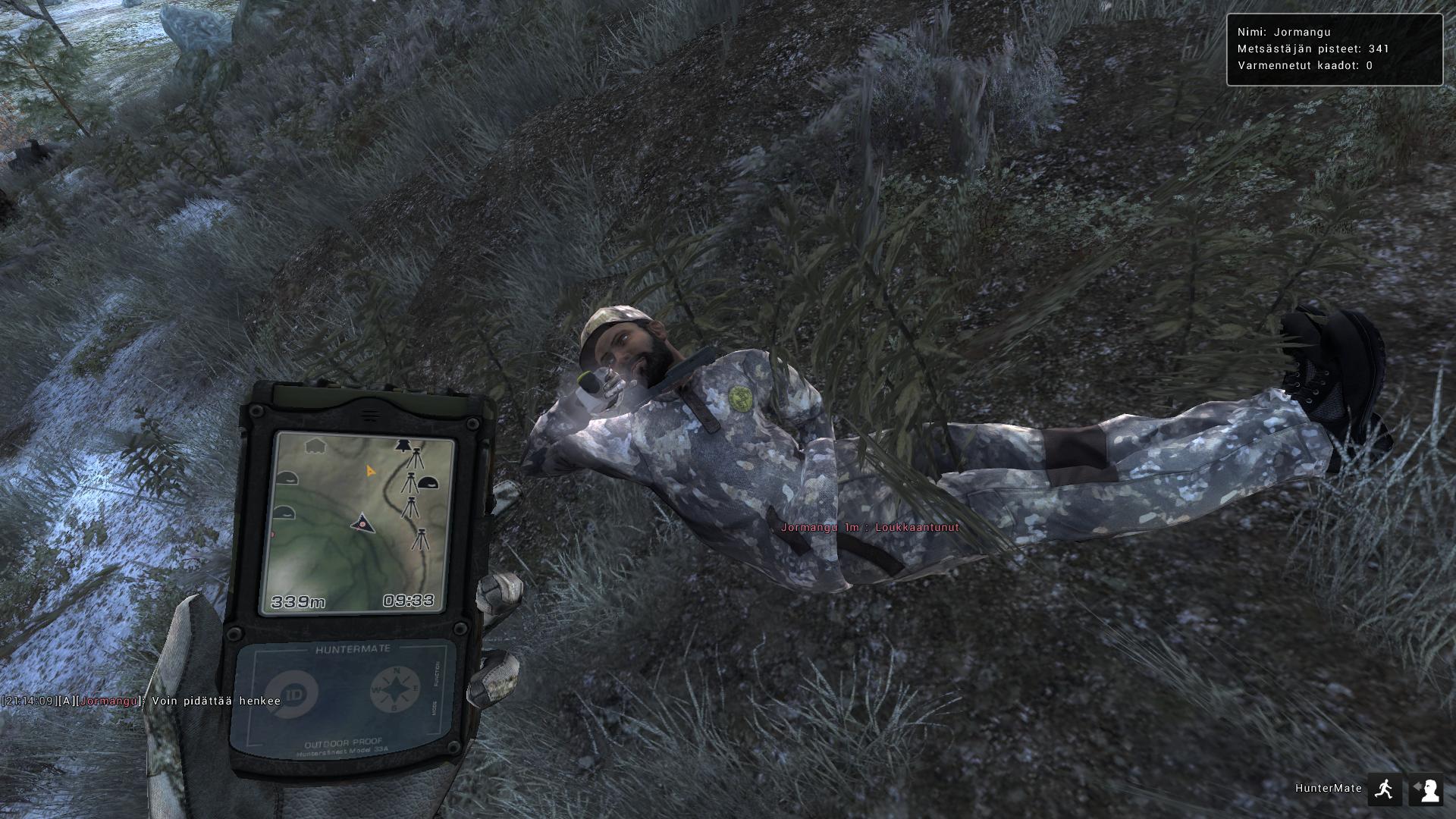Toggle the triangular waypoint marker on the map
Screen dimensions: 1456x819
point(362,522)
